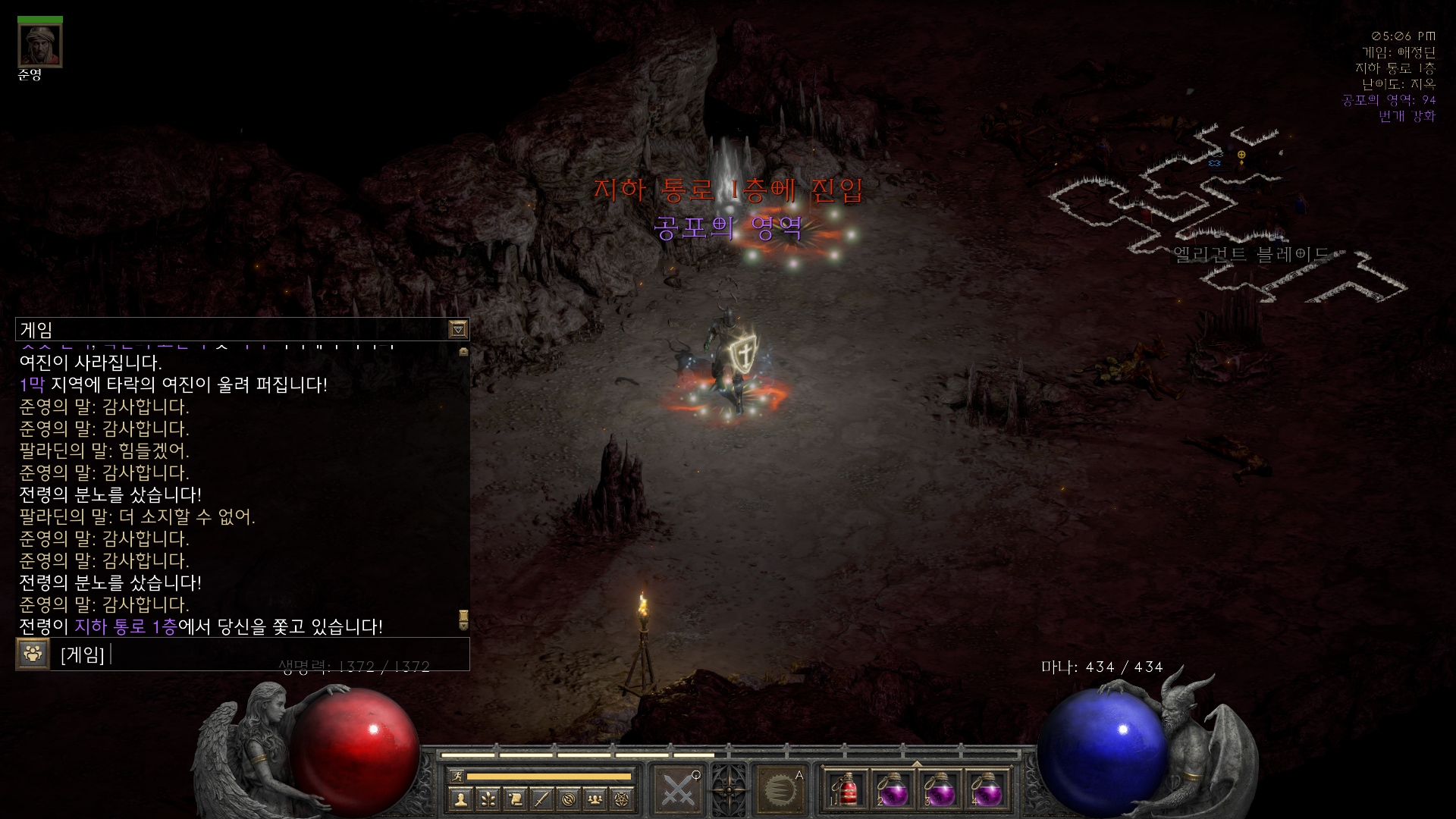
Task: Open the chat channel members icon
Action: pos(33,654)
